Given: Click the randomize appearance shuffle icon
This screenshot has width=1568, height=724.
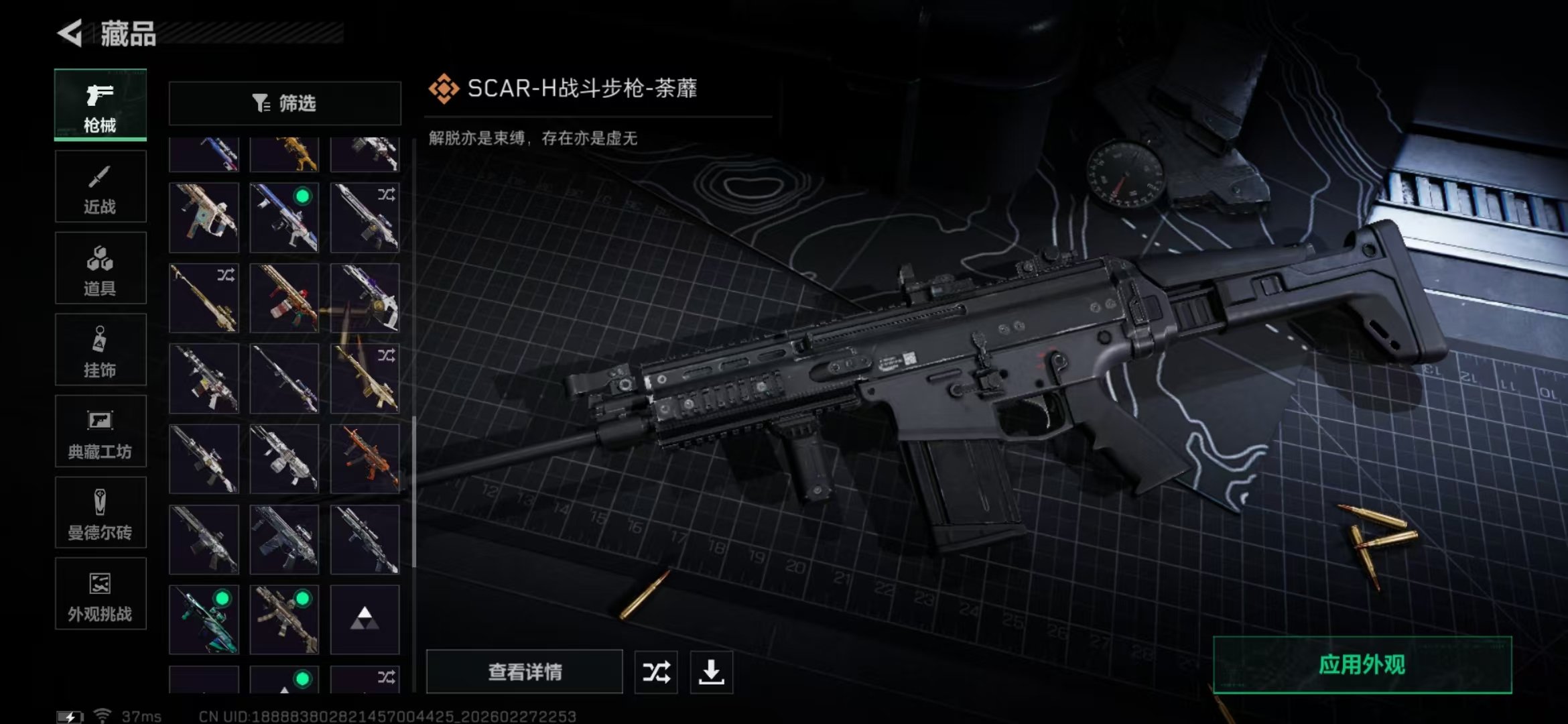Looking at the screenshot, I should (655, 672).
